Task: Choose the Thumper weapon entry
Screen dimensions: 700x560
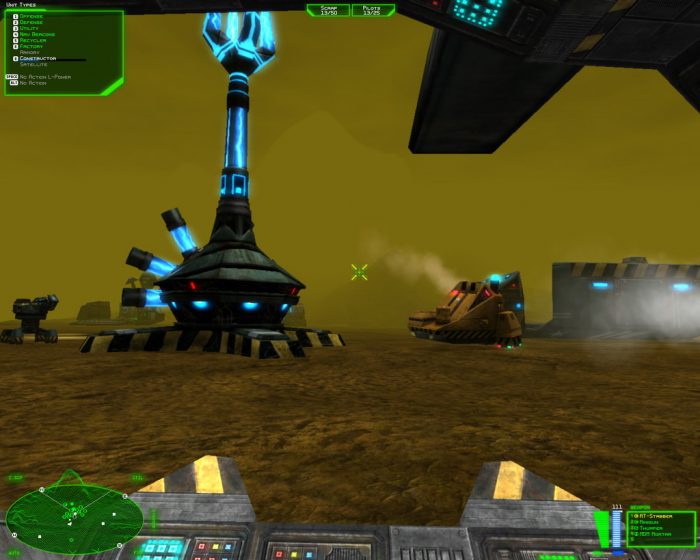Action: tap(652, 530)
